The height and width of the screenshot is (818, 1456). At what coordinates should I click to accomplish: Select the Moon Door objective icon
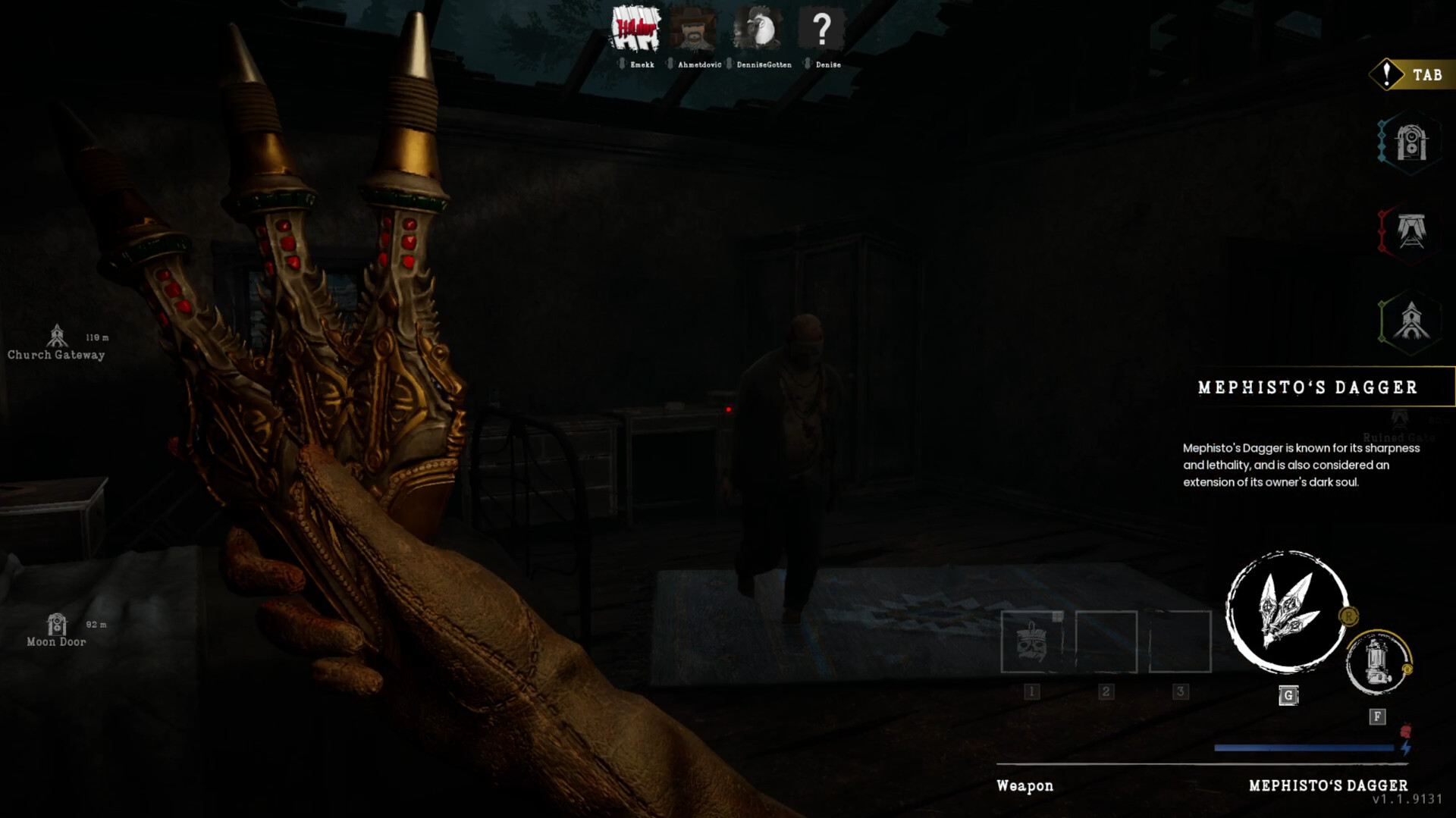tap(1410, 143)
